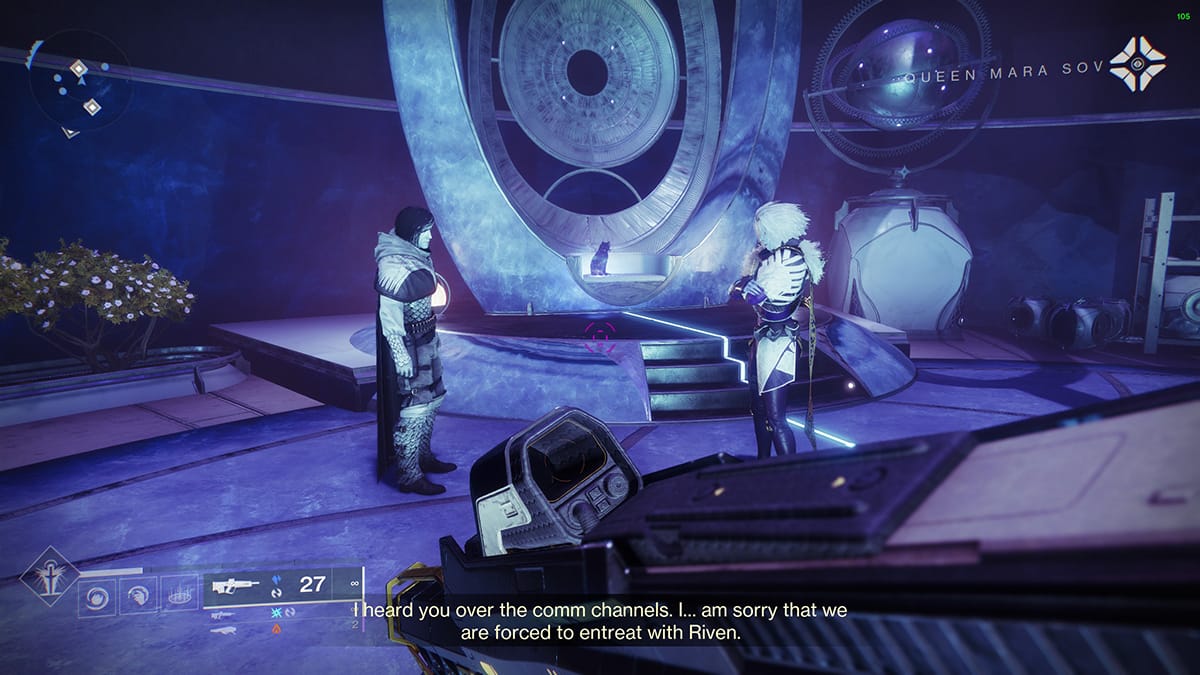
Task: Trigger the class ability rift icon
Action: [179, 598]
